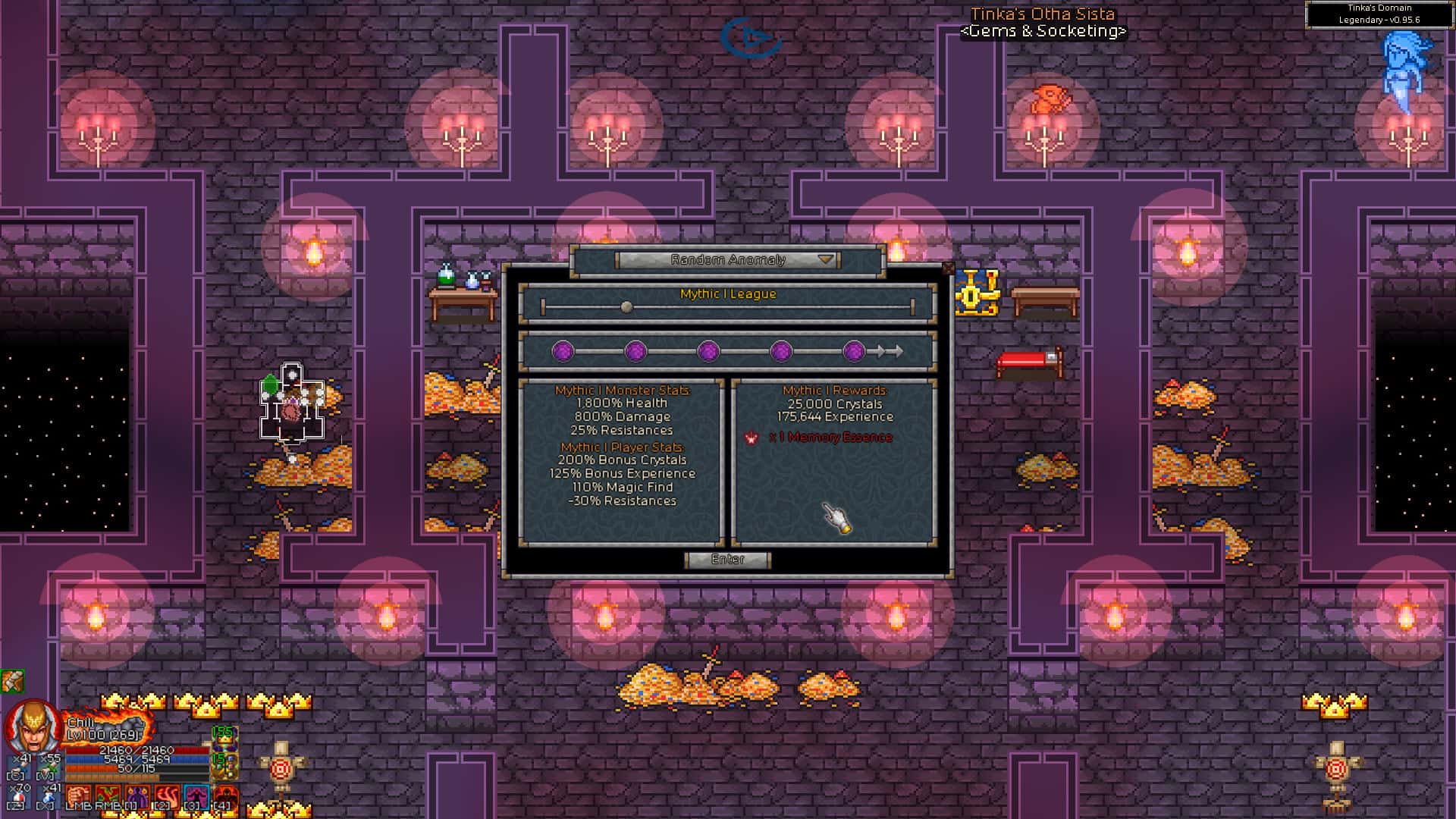Click the Mythic I League slider handle

[x=626, y=306]
